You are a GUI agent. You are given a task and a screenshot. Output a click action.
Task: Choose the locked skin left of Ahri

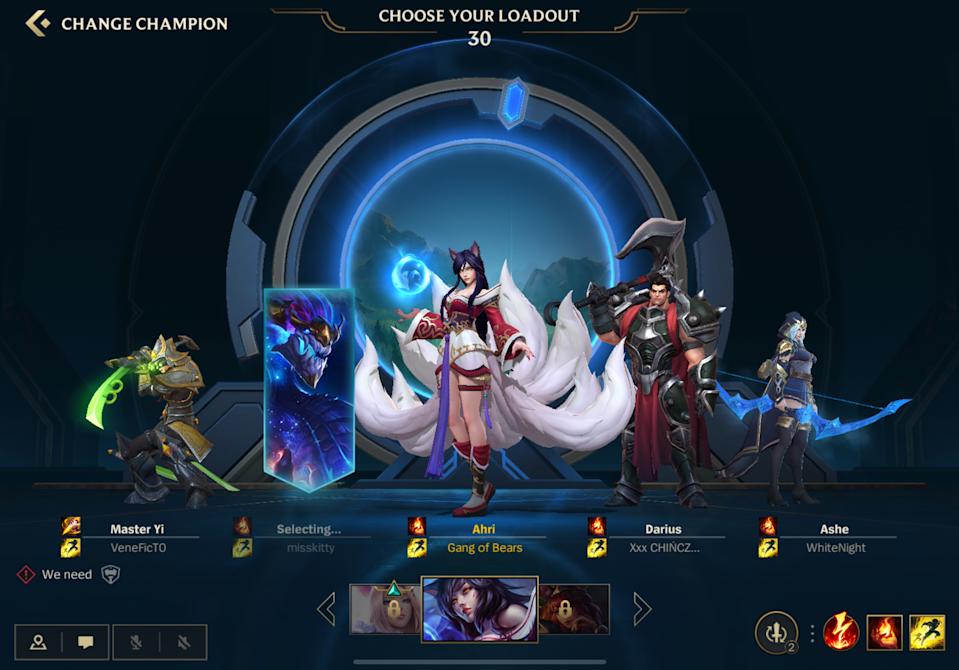385,608
